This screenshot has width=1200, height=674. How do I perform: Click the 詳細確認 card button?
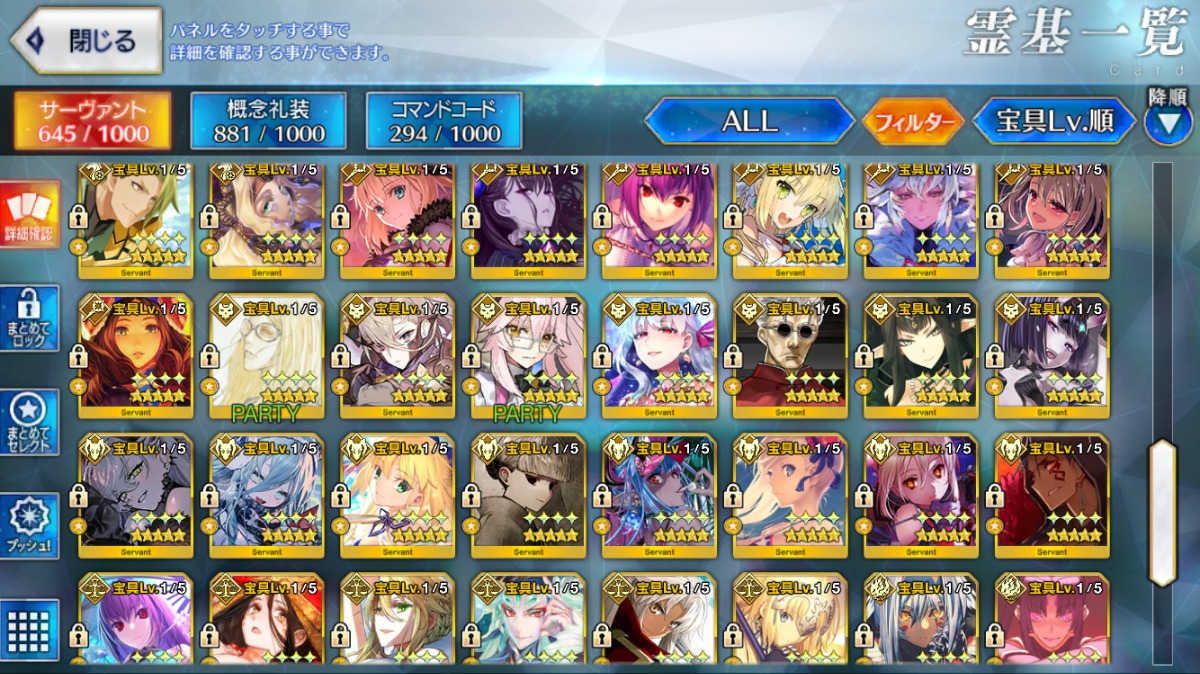click(29, 215)
